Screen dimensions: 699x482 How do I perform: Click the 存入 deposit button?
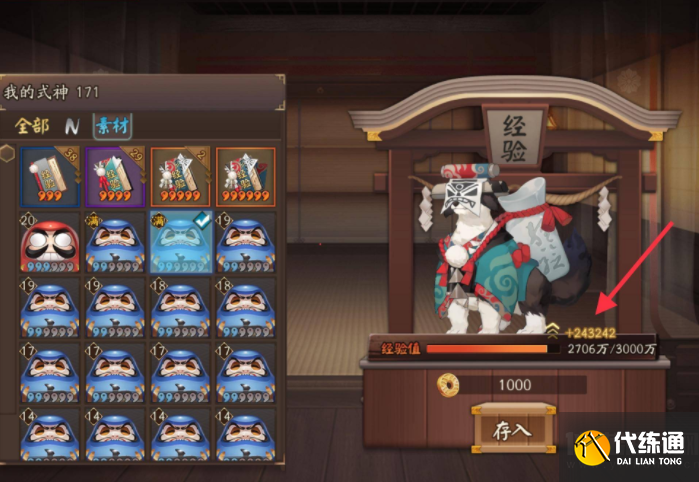[x=511, y=430]
